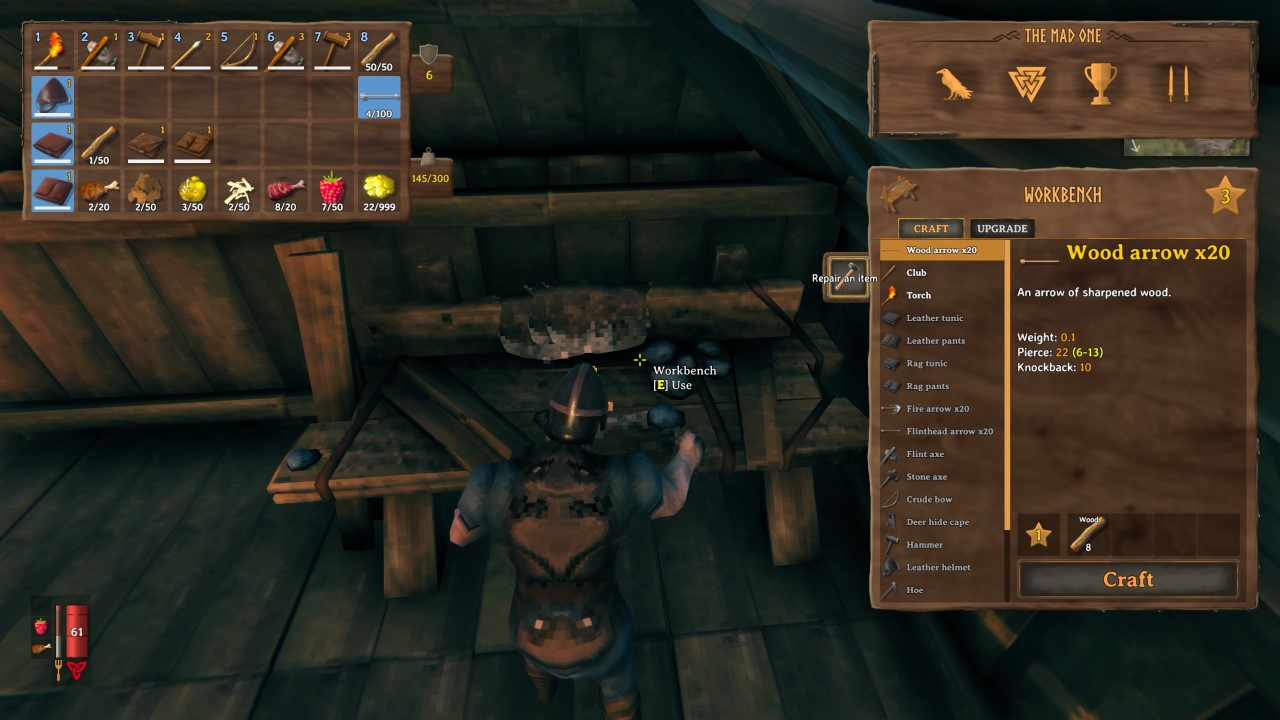1280x720 pixels.
Task: Select the raspberries stack in the inventory
Action: (x=331, y=191)
